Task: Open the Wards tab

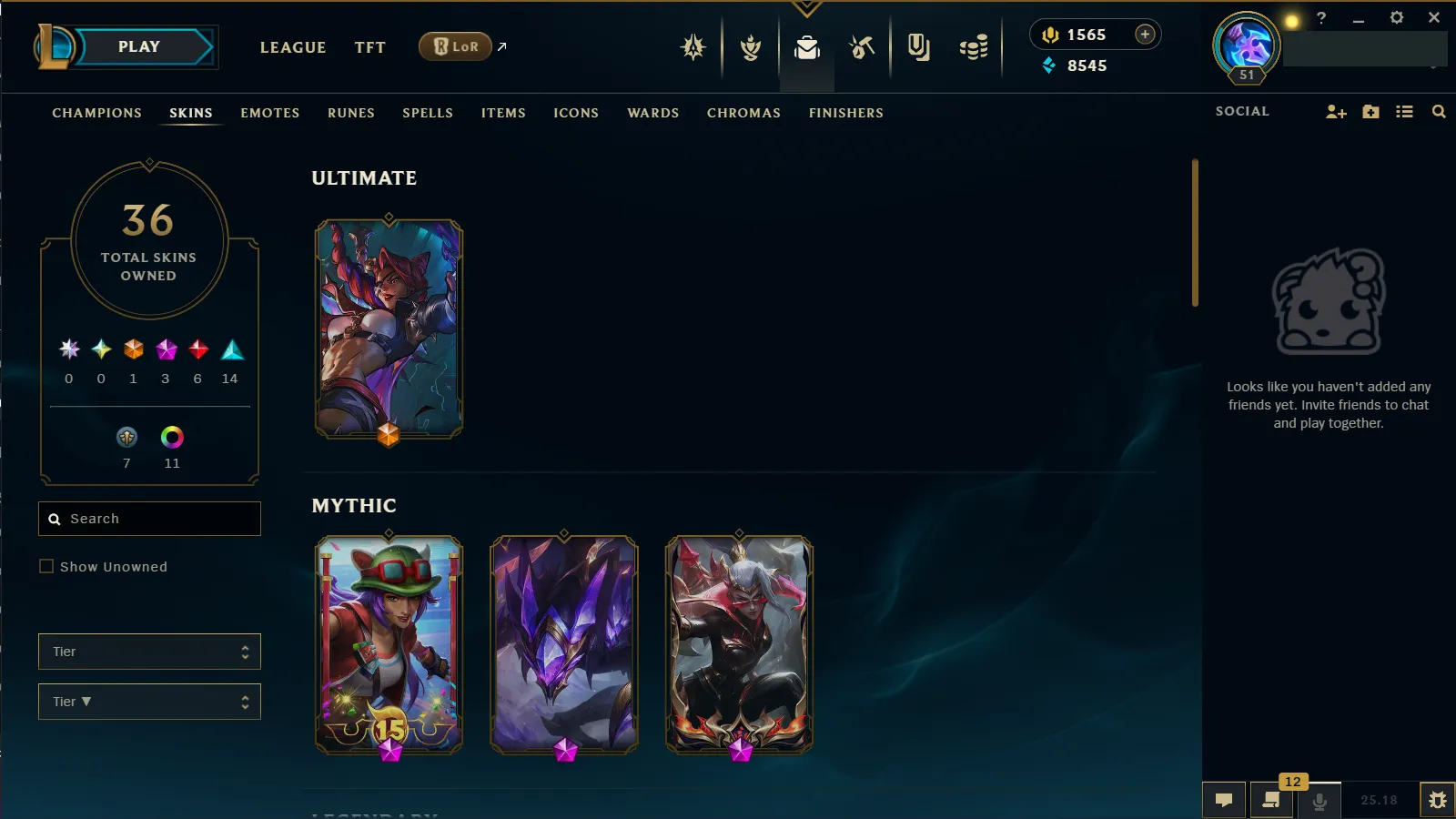Action: (652, 113)
